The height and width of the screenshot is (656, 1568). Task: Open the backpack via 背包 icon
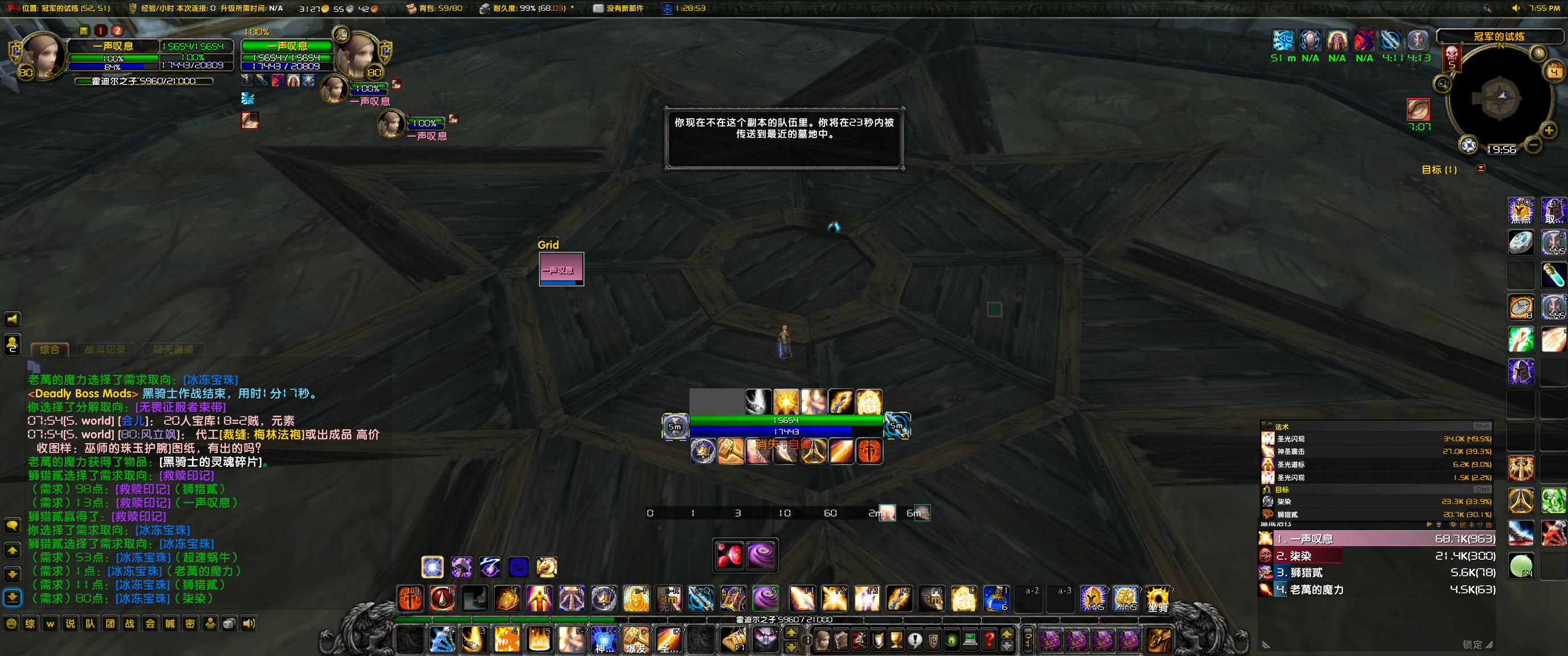click(413, 9)
